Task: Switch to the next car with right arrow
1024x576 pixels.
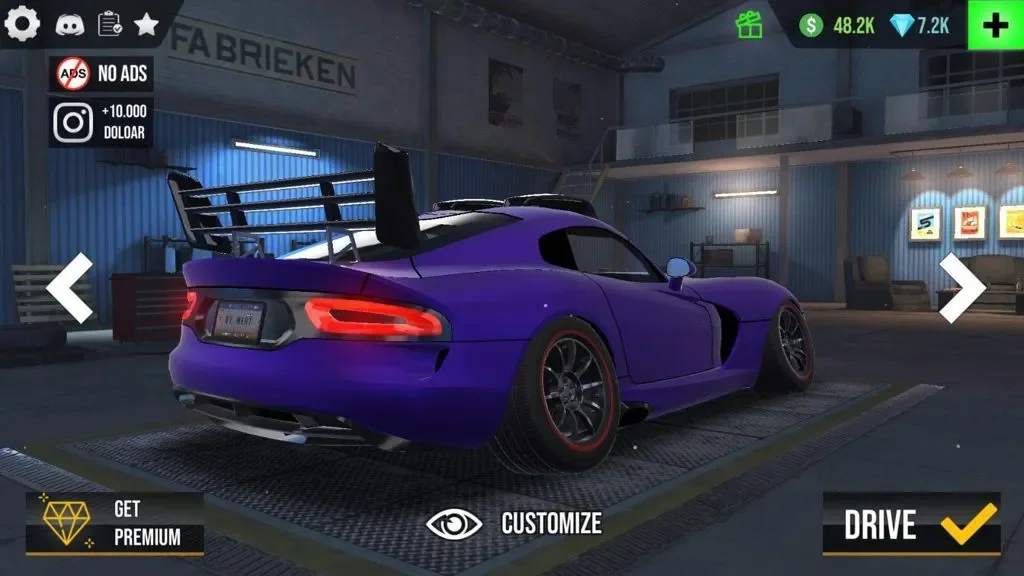Action: click(961, 288)
